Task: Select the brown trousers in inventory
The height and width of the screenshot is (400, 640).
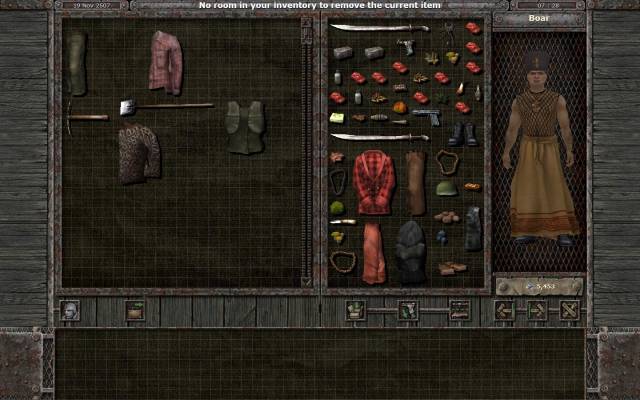Action: [x=416, y=182]
